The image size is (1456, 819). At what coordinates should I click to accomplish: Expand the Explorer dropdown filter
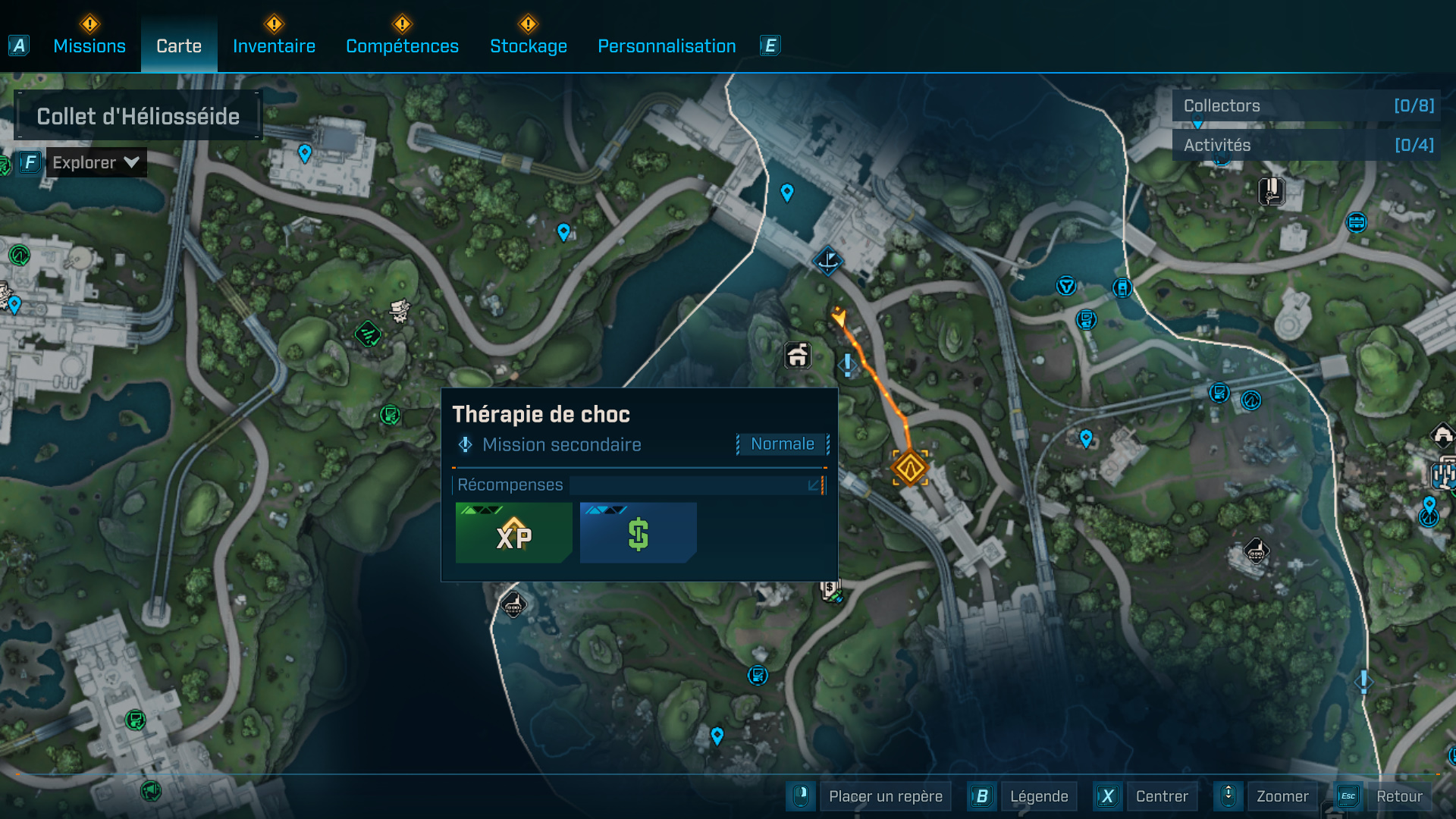coord(96,162)
